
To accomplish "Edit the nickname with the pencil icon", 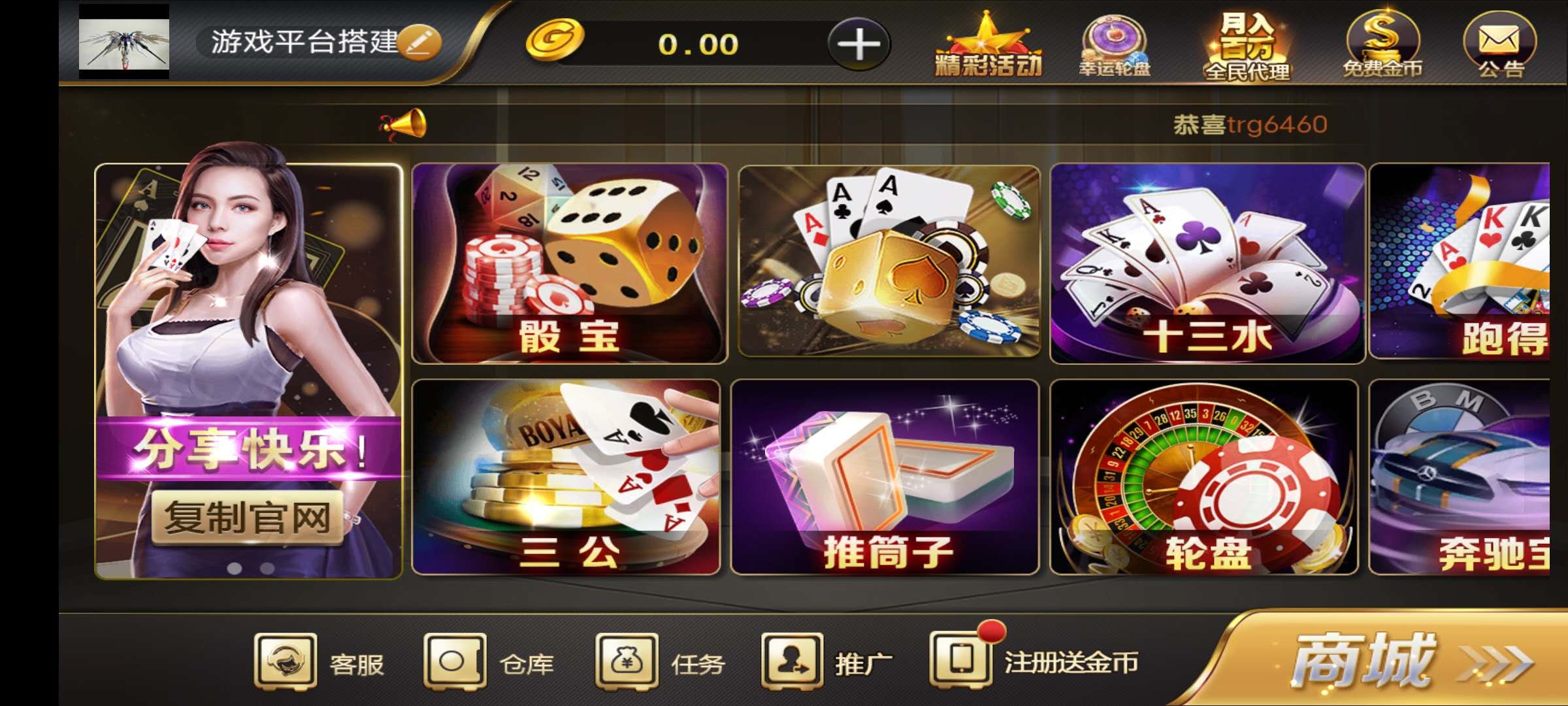I will pyautogui.click(x=419, y=42).
